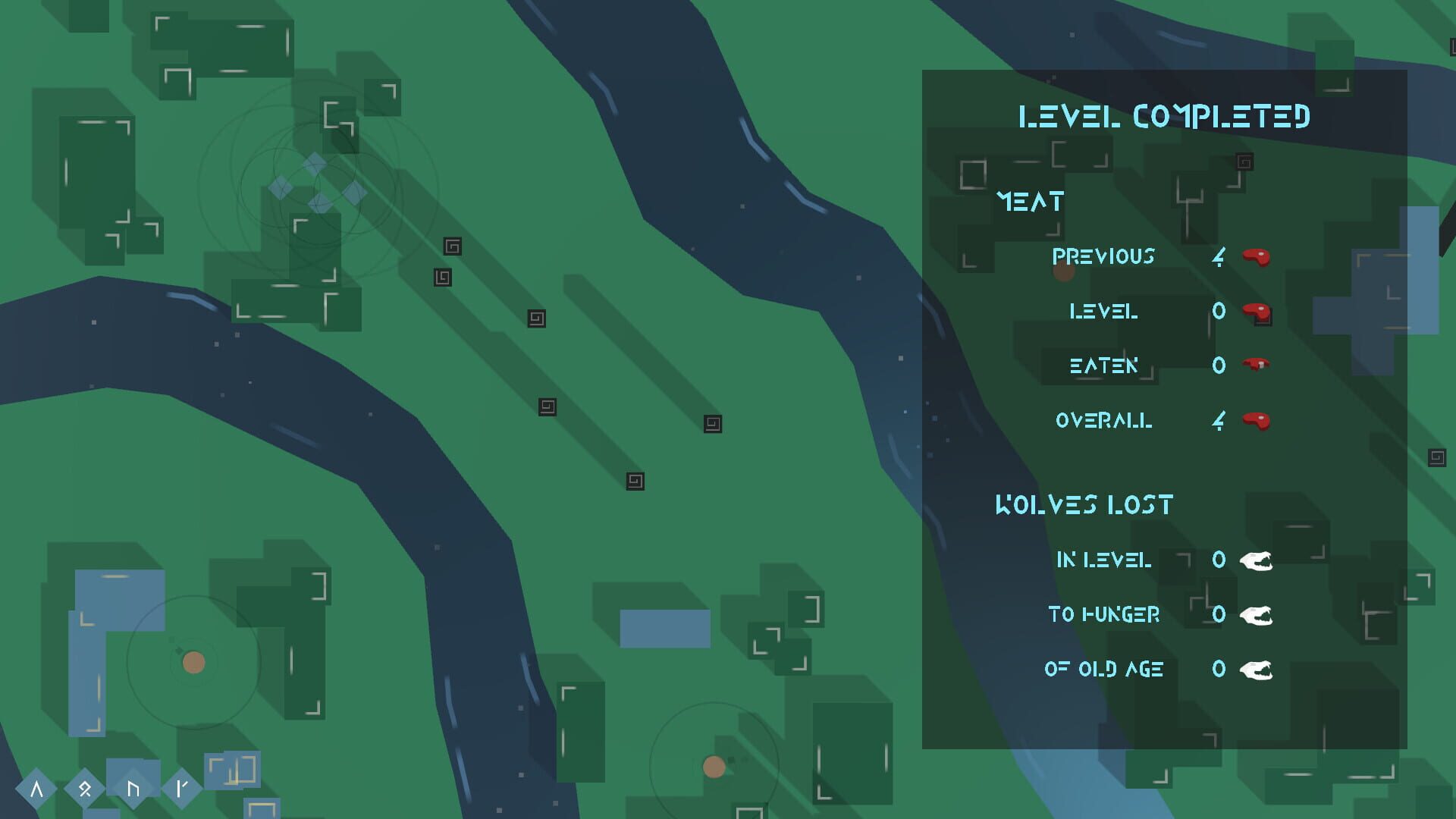The width and height of the screenshot is (1456, 819).
Task: Select the Previous stat label
Action: coord(1103,256)
